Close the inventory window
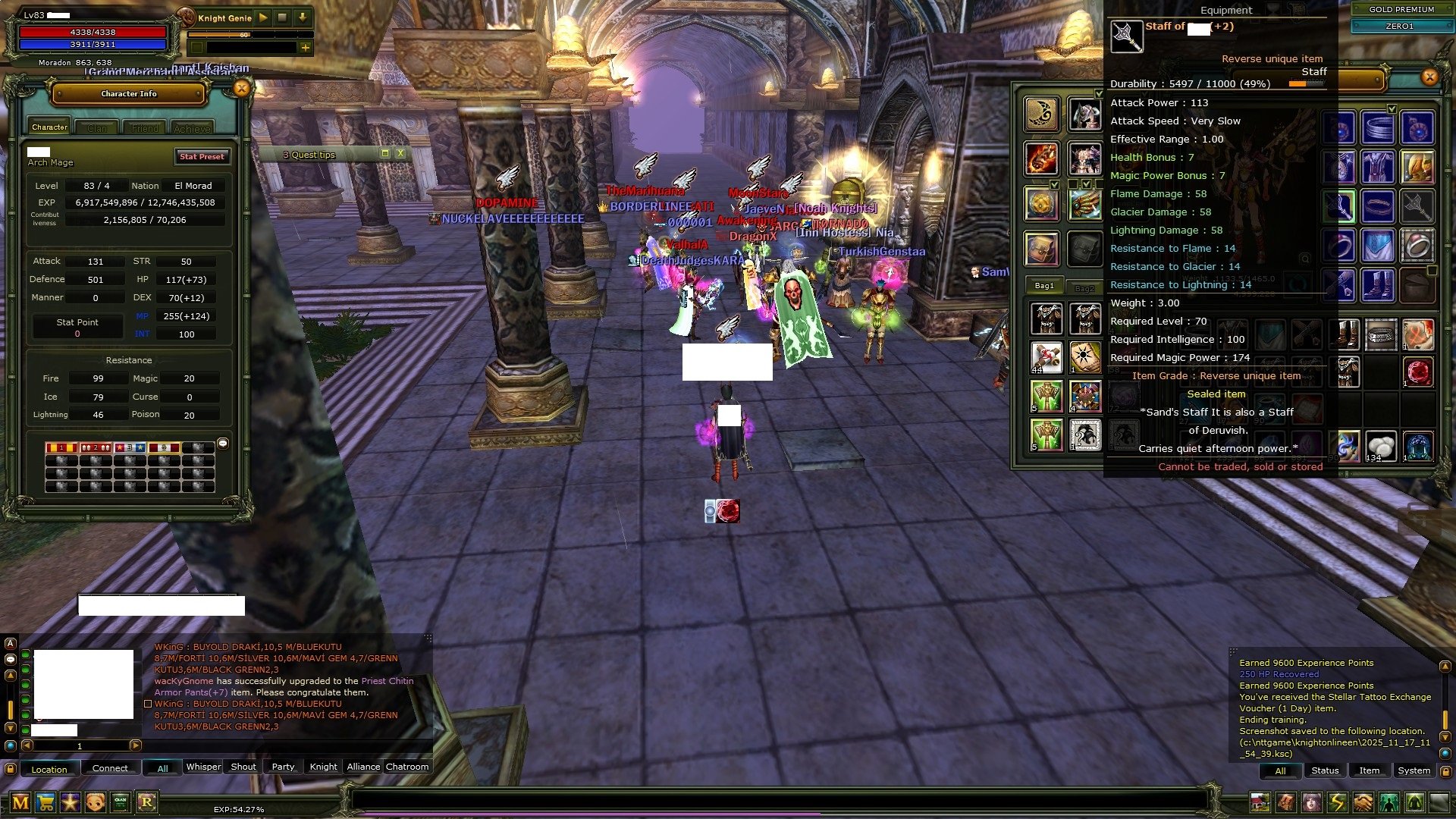The height and width of the screenshot is (819, 1456). pyautogui.click(x=1429, y=77)
